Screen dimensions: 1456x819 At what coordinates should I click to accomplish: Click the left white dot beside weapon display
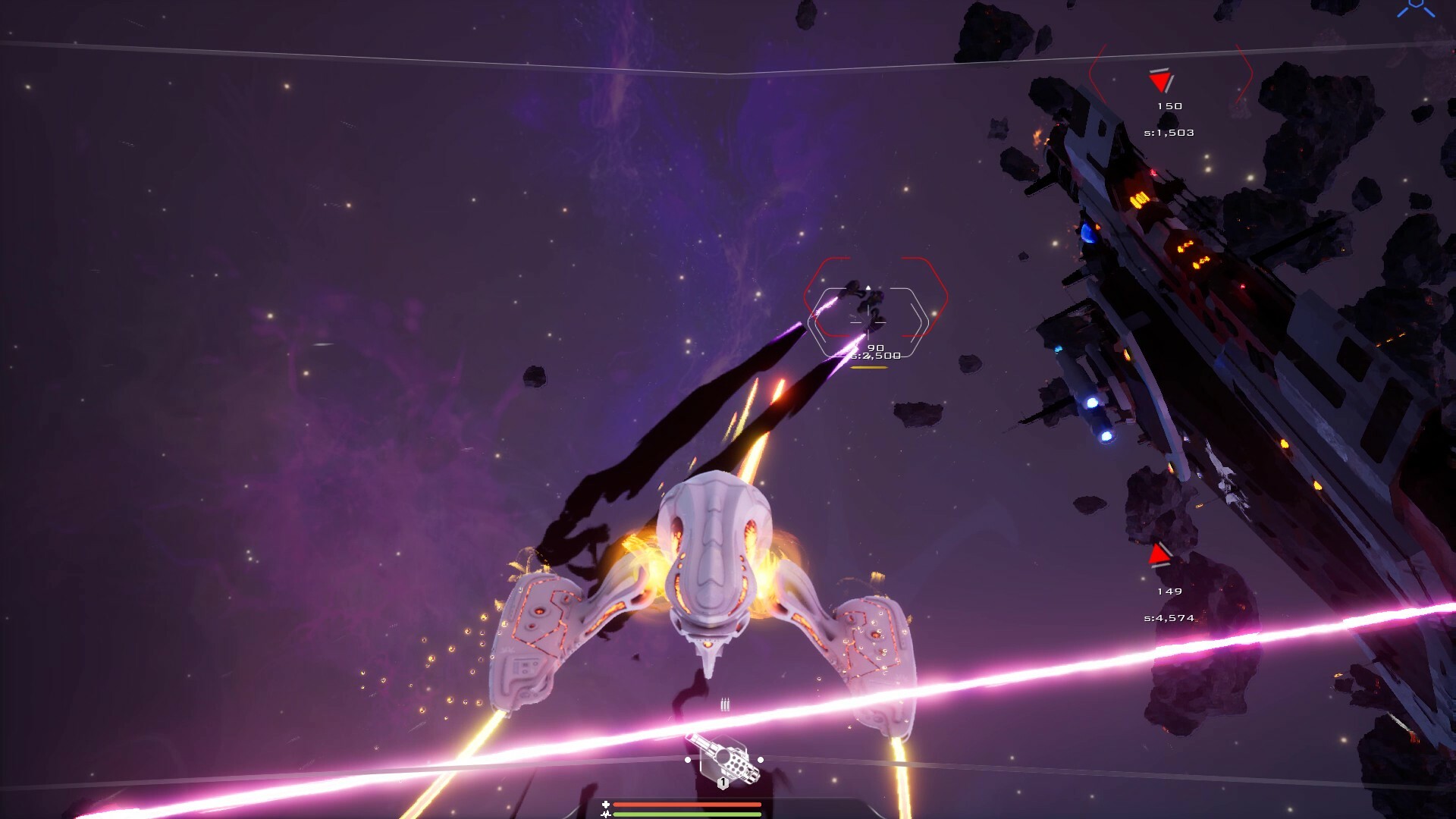click(x=688, y=761)
